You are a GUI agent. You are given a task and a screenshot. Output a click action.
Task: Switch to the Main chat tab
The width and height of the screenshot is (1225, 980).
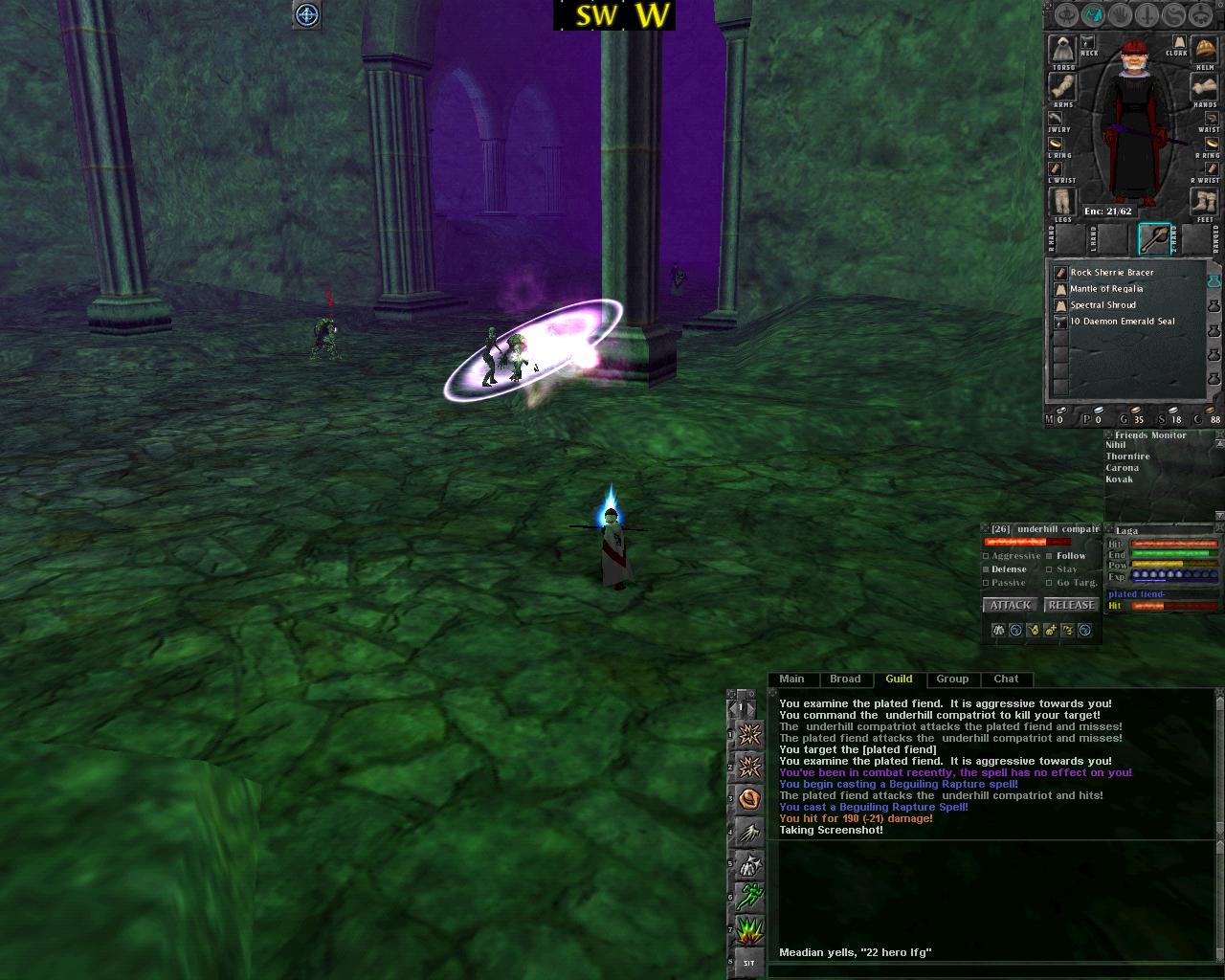point(791,679)
